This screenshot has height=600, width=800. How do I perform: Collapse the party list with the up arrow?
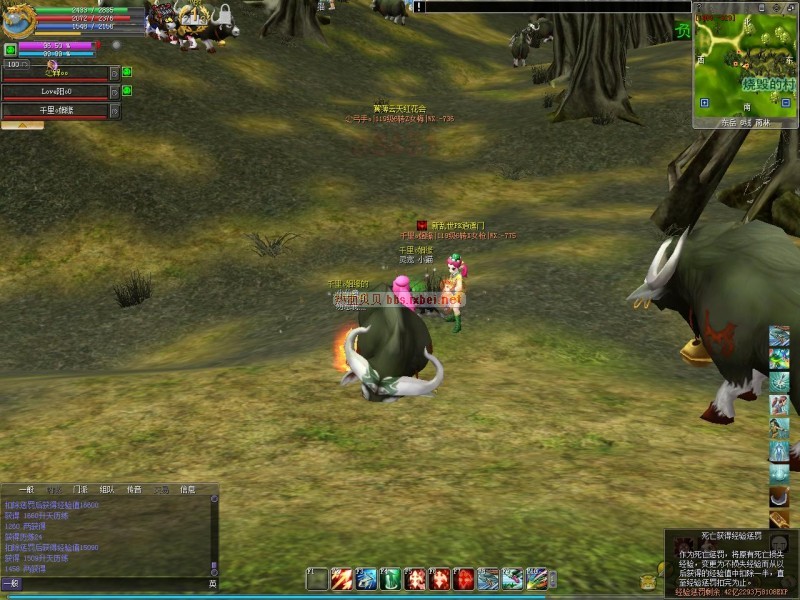pyautogui.click(x=22, y=126)
